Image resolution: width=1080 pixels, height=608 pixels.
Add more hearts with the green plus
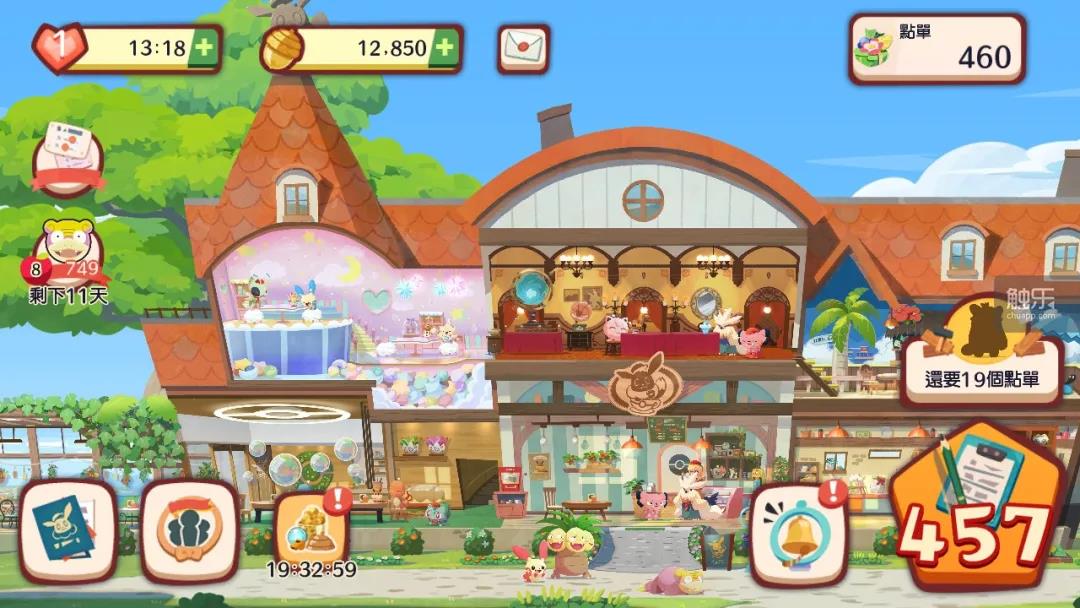pyautogui.click(x=204, y=48)
